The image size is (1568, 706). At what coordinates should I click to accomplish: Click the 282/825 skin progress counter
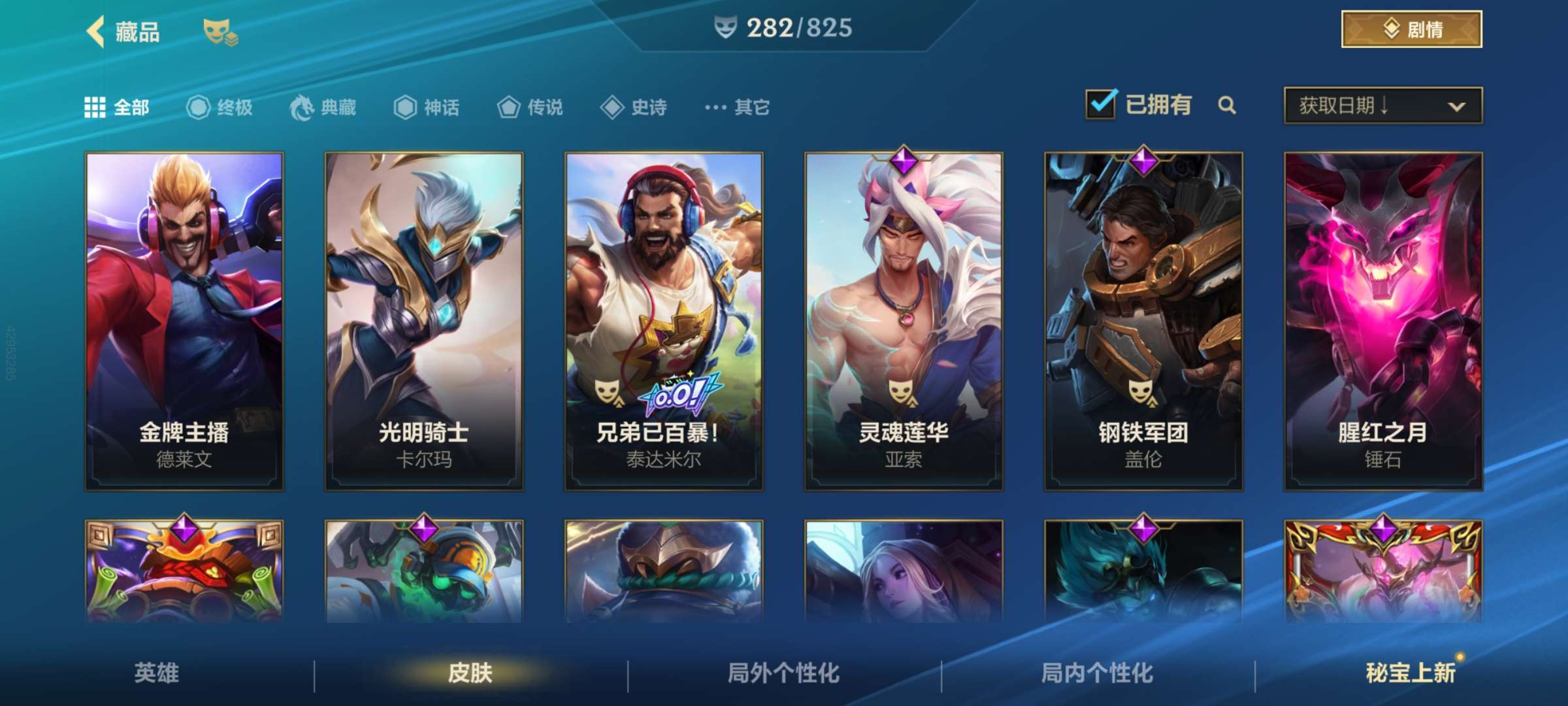pos(784,29)
